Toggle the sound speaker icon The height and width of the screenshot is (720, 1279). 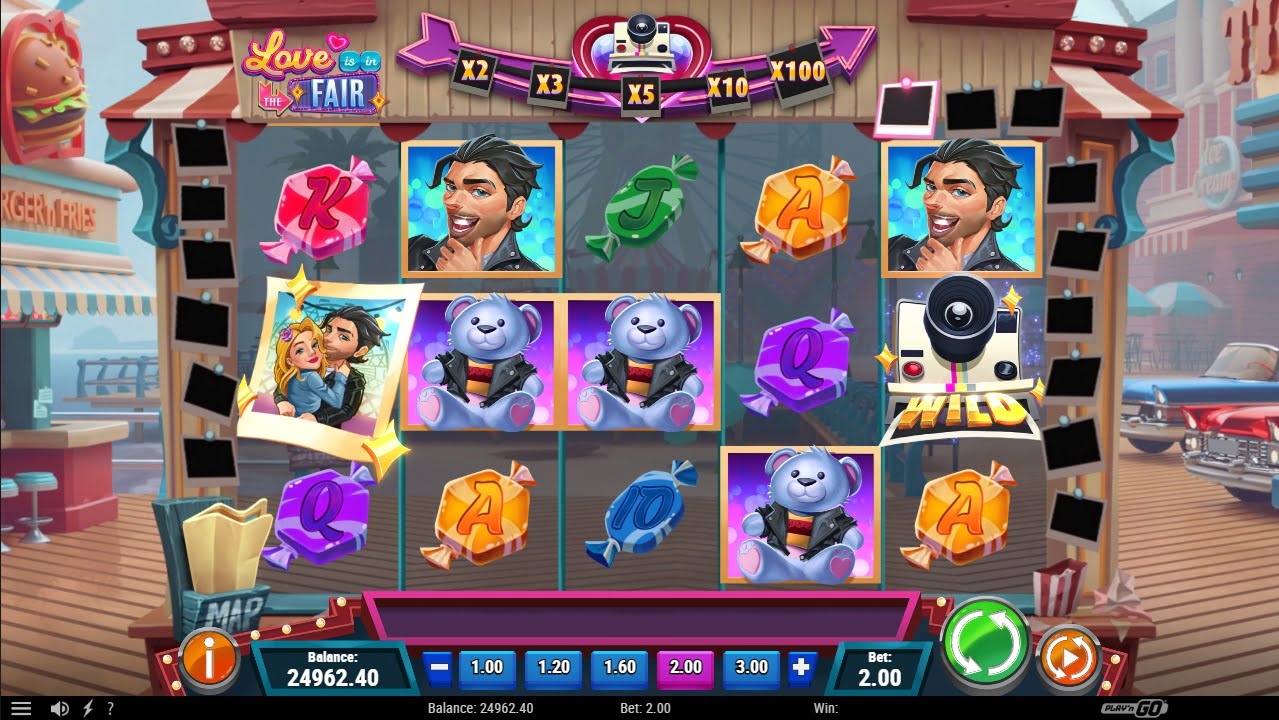pyautogui.click(x=60, y=708)
